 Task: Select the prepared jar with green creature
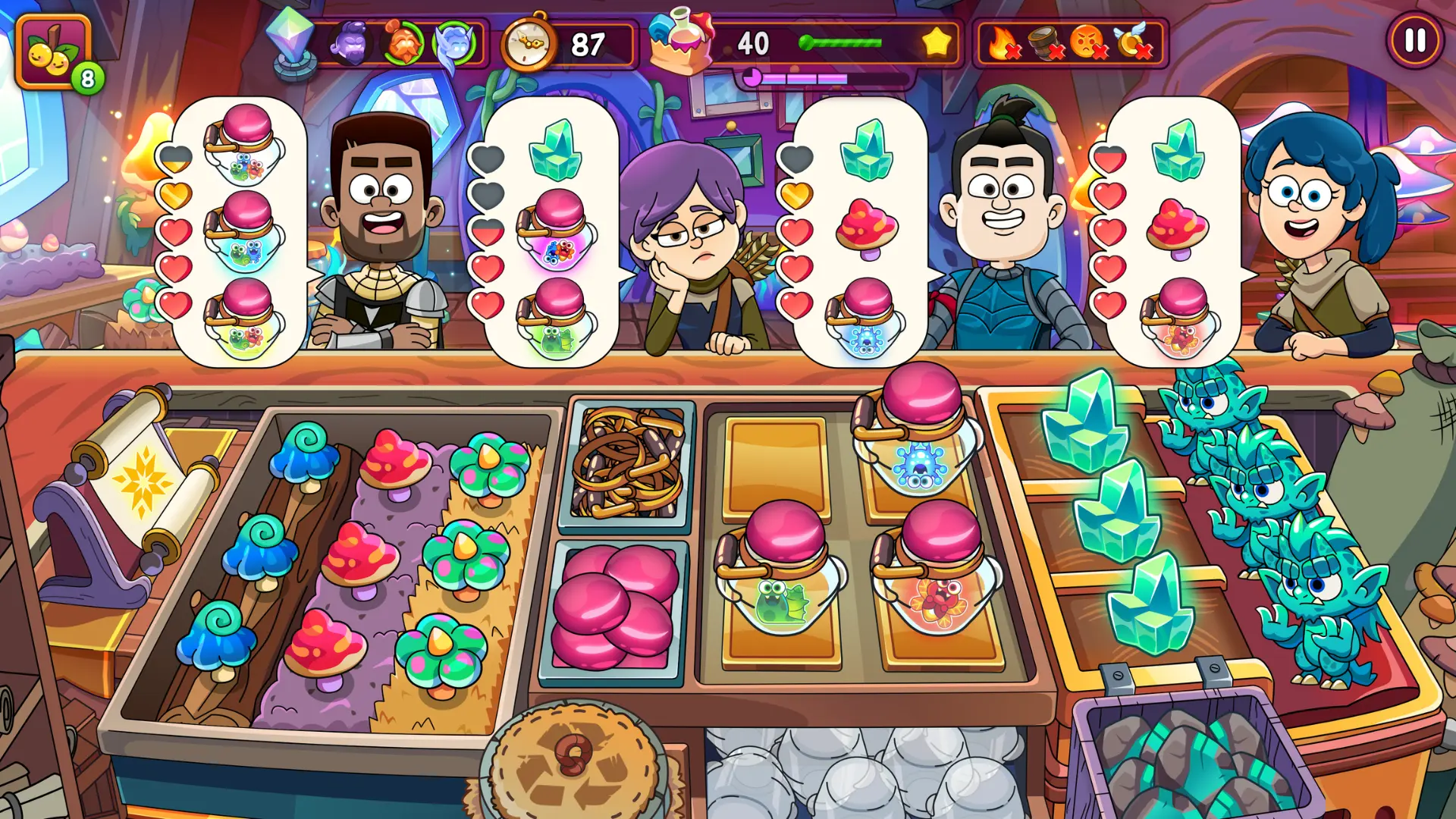pyautogui.click(x=781, y=569)
